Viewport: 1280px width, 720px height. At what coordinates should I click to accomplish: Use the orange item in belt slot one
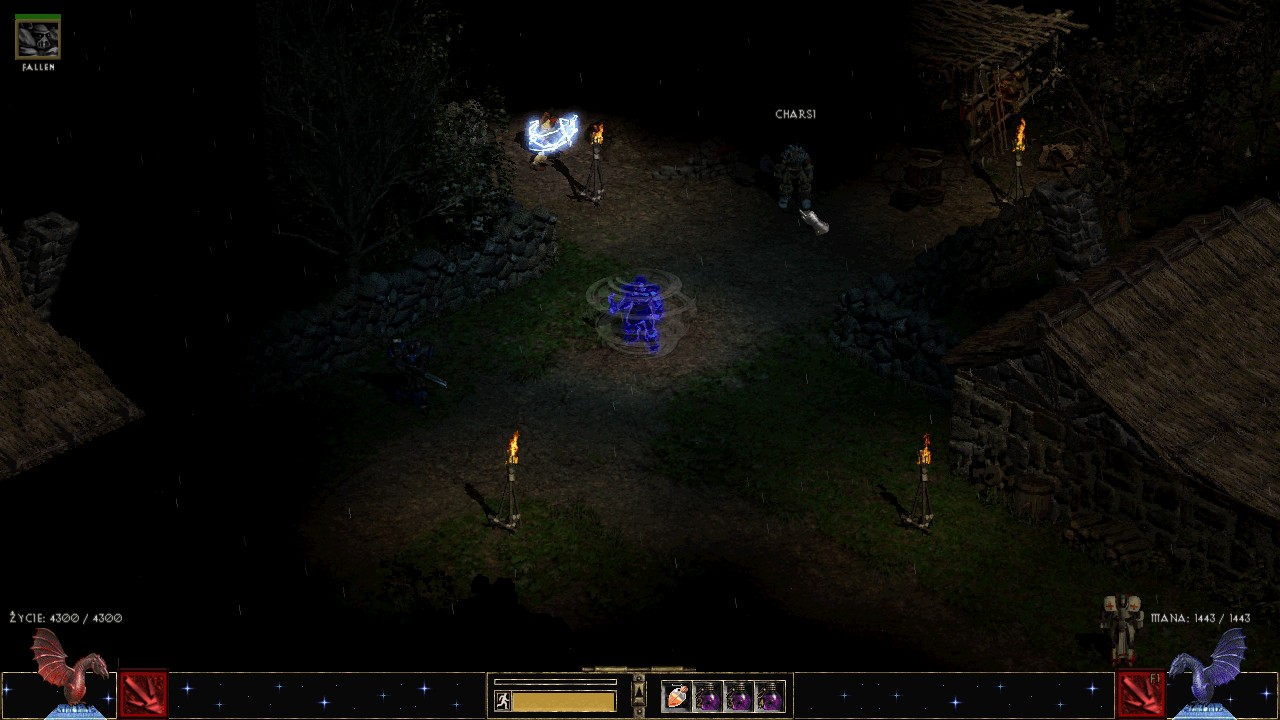pos(677,696)
